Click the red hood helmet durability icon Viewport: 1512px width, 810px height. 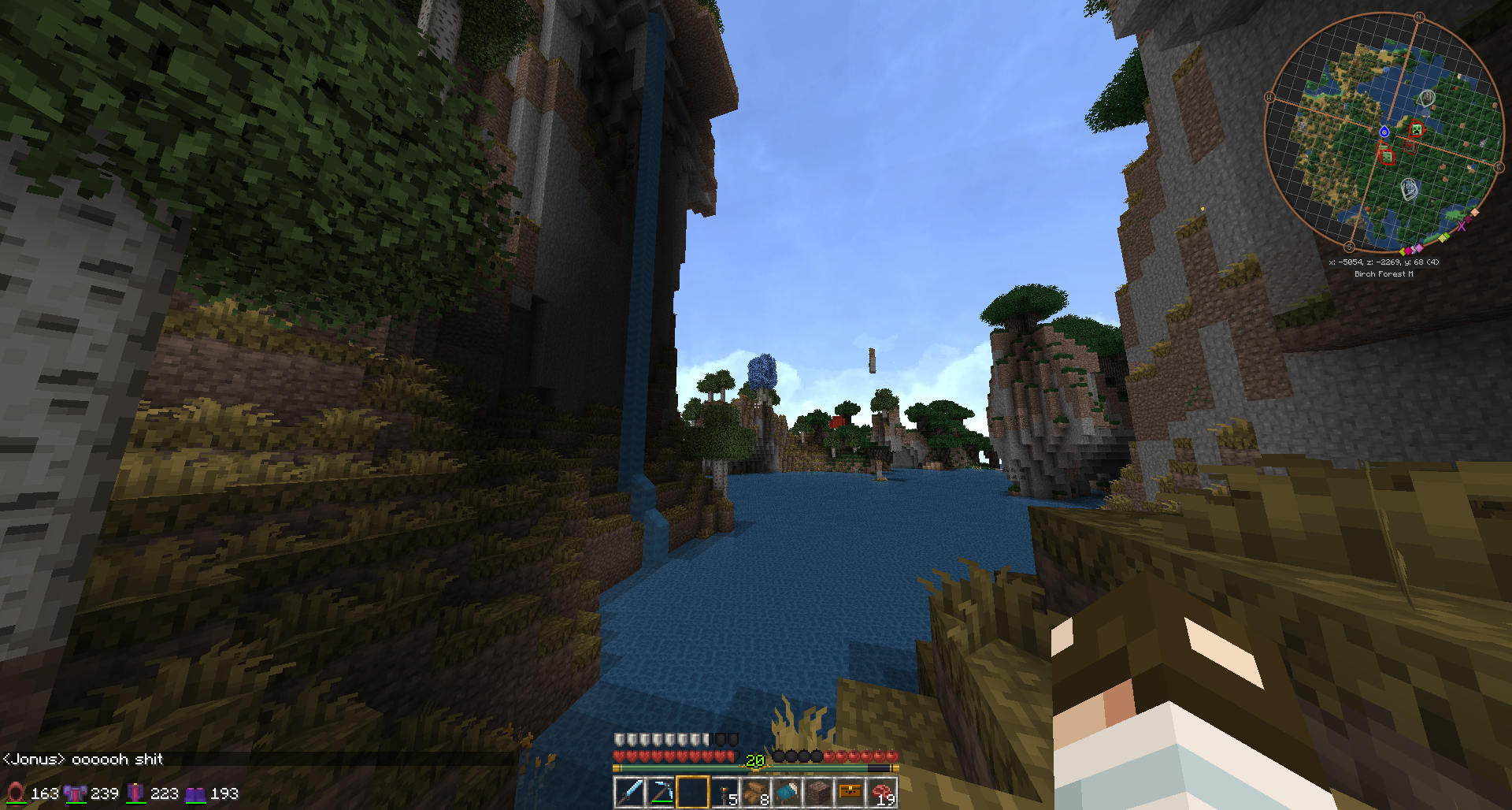click(x=15, y=793)
